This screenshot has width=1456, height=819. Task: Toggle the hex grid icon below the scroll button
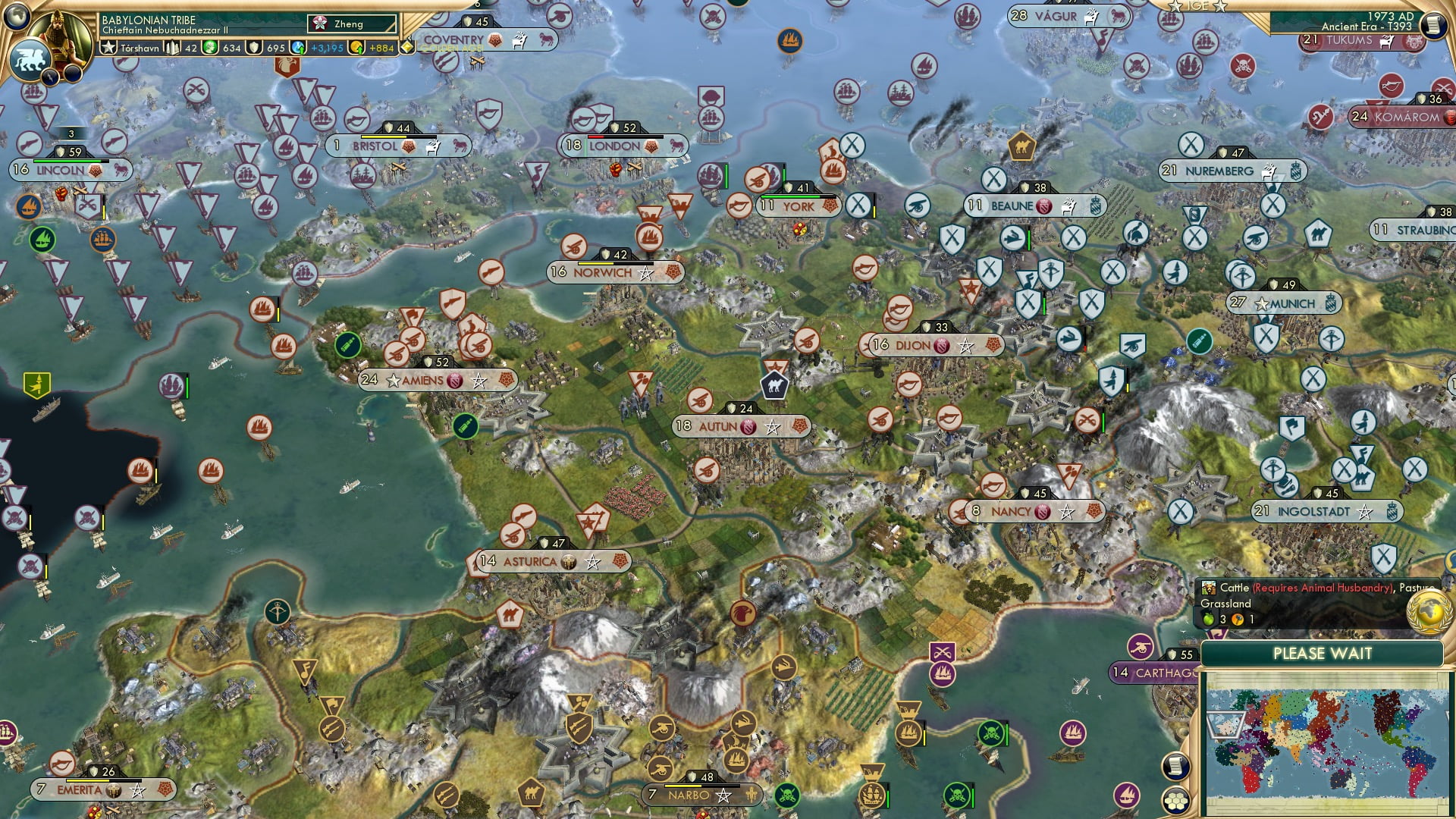1175,802
